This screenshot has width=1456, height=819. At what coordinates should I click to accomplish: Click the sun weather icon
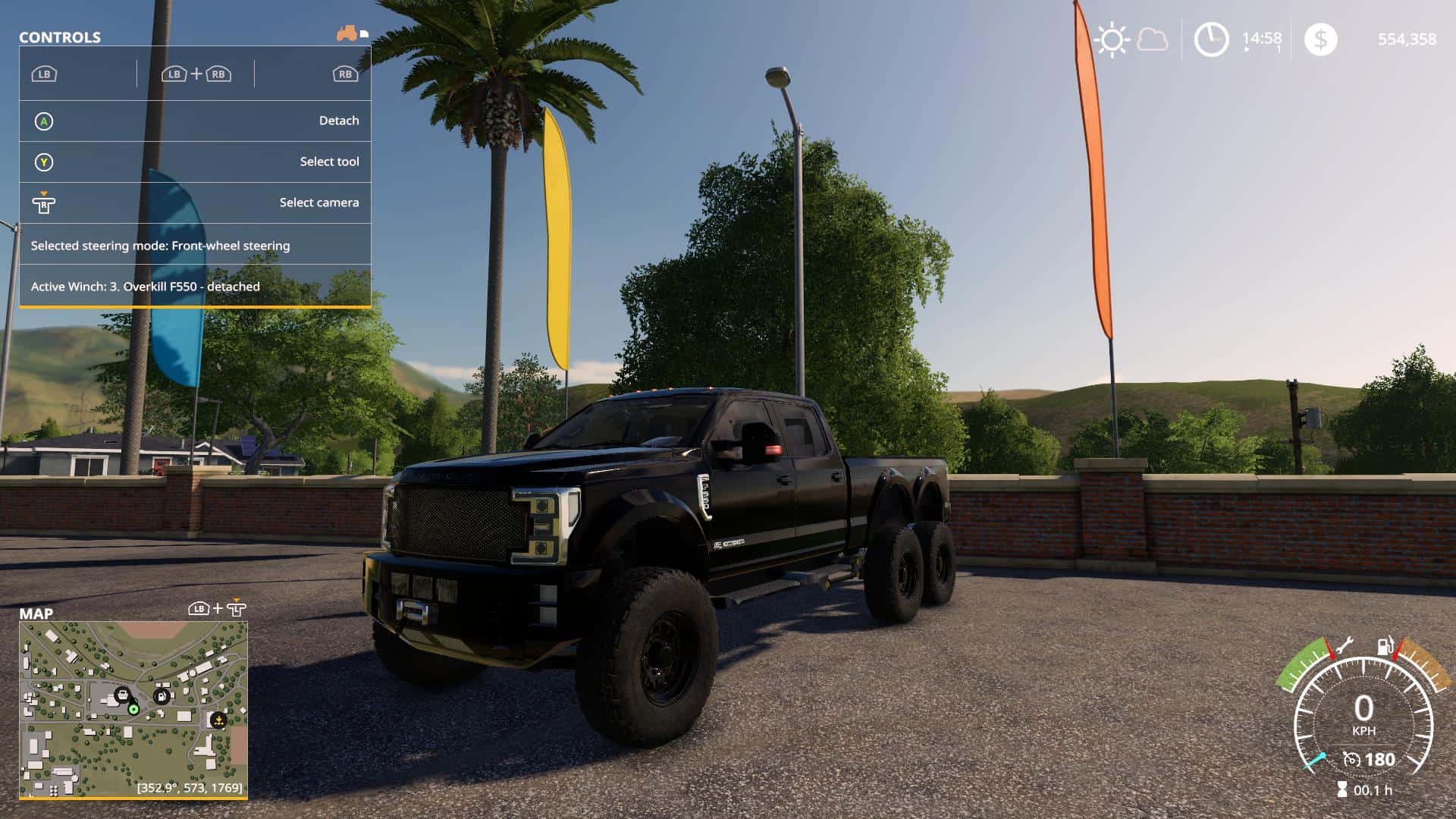(x=1112, y=39)
